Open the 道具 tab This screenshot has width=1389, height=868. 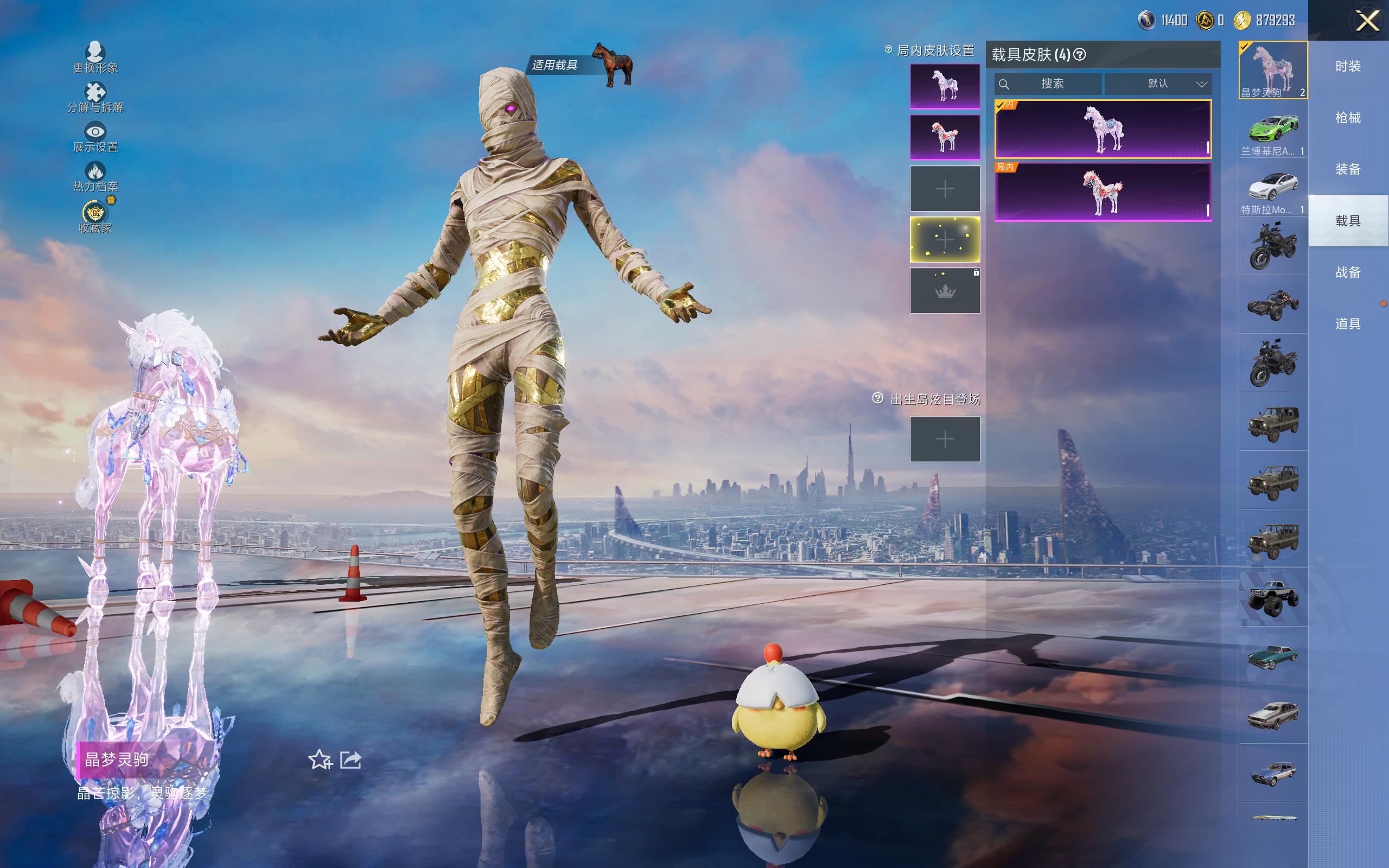tap(1348, 324)
